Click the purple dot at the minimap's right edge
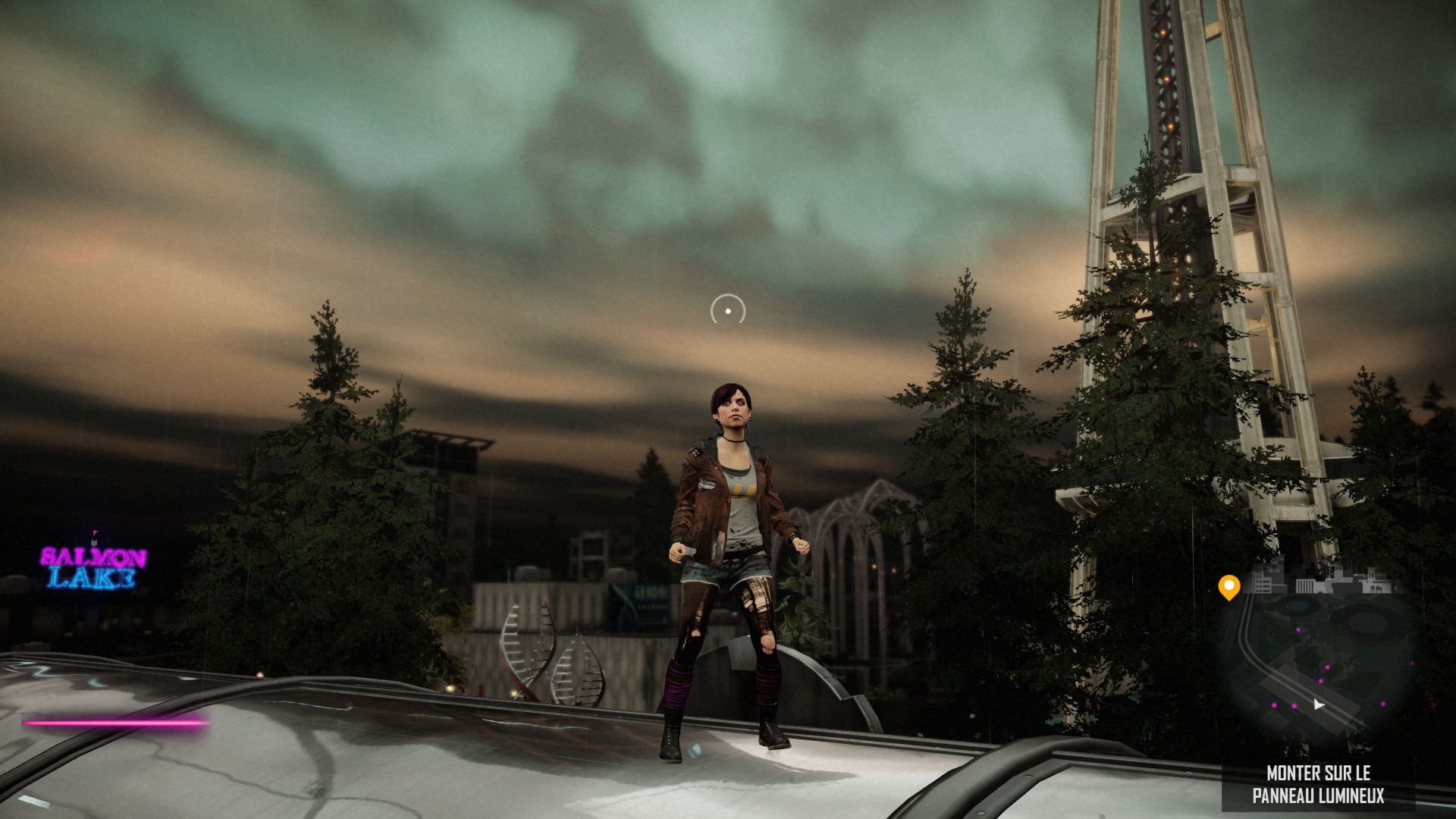 pos(1412,663)
